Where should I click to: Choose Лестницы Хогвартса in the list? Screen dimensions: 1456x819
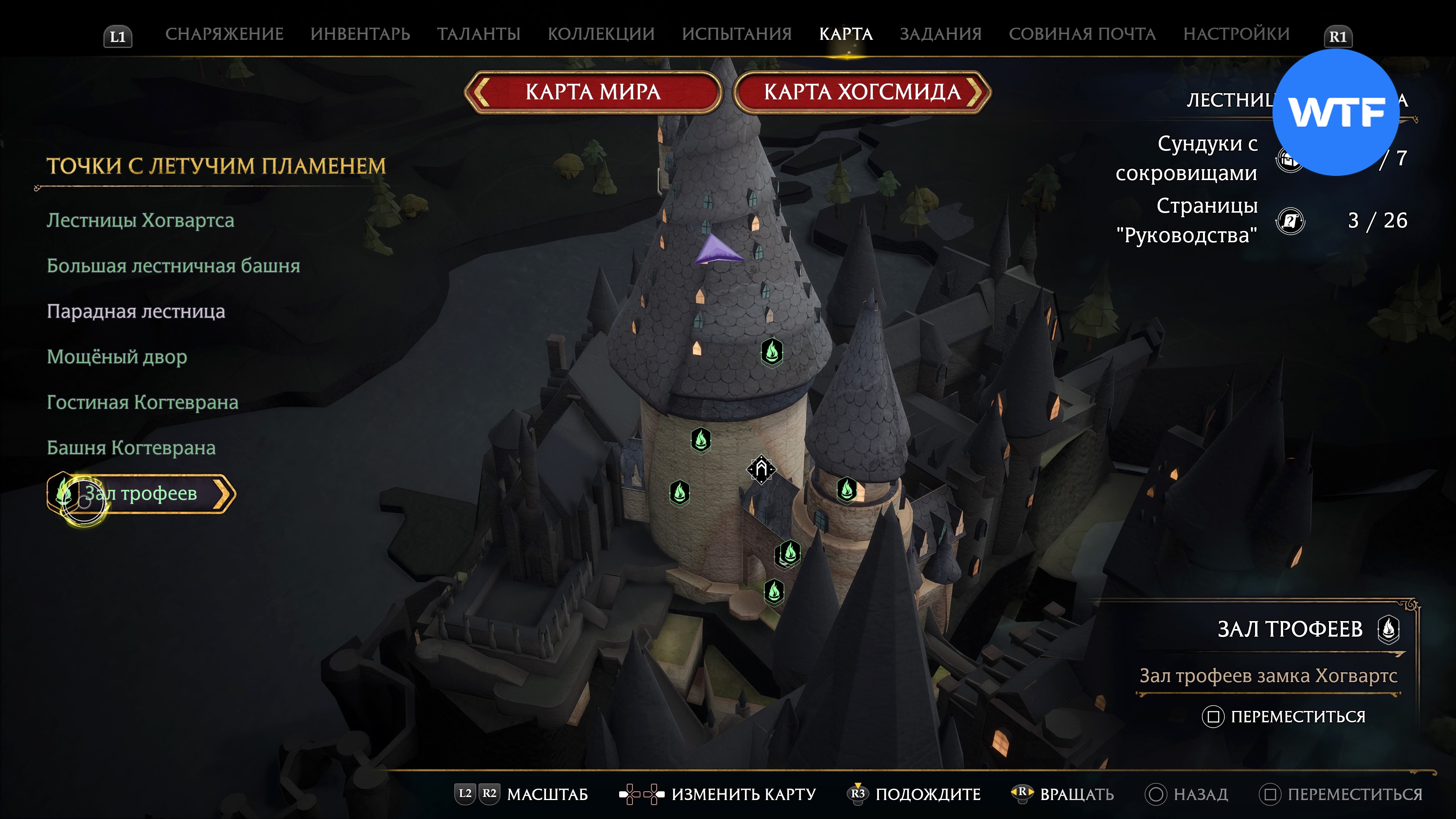click(x=140, y=220)
